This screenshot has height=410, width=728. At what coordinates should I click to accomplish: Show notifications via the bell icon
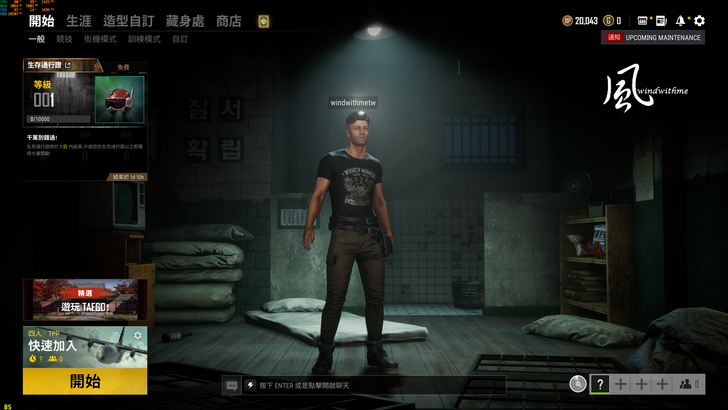point(680,20)
